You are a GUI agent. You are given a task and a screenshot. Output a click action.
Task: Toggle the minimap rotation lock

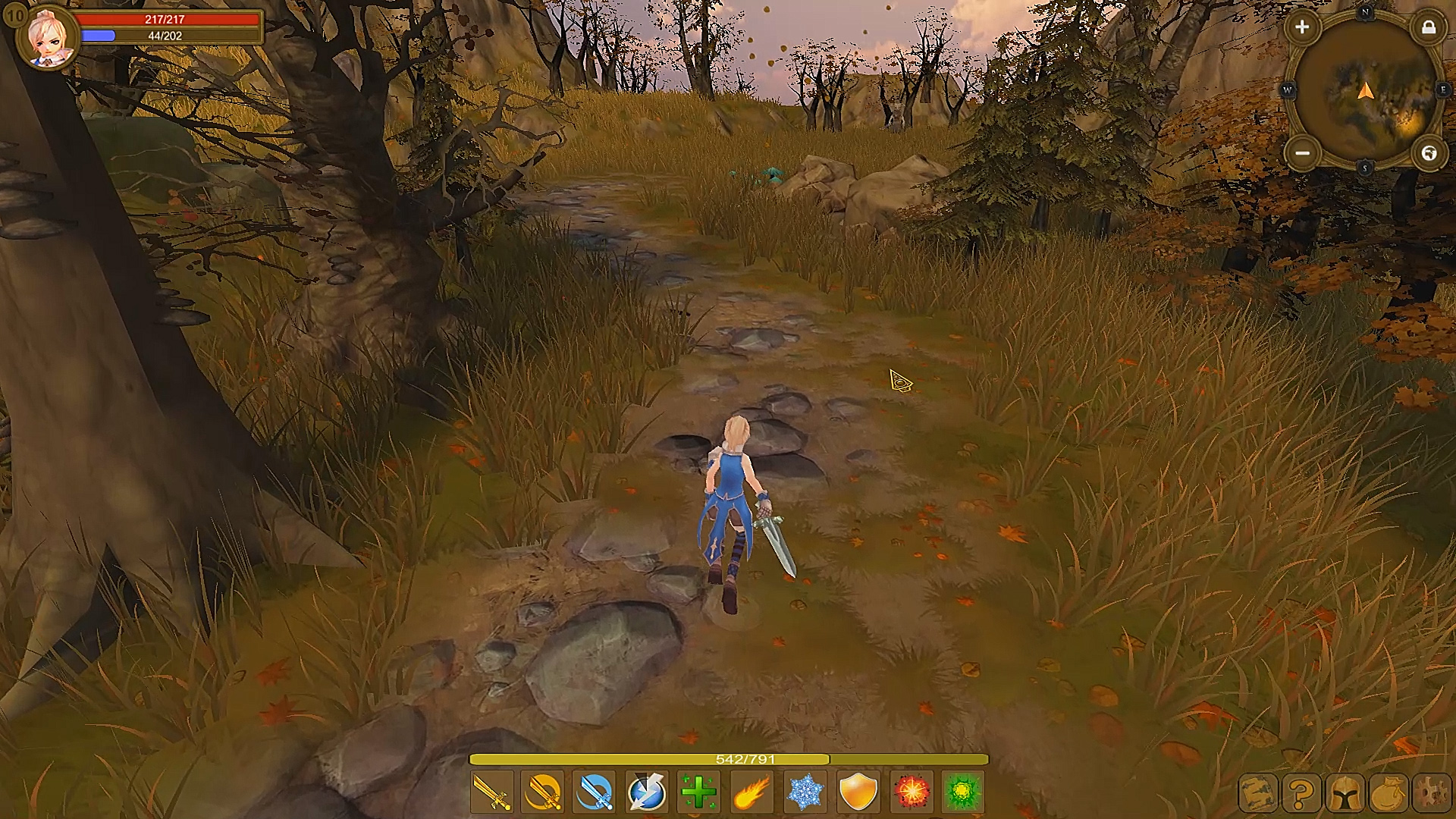[x=1430, y=28]
